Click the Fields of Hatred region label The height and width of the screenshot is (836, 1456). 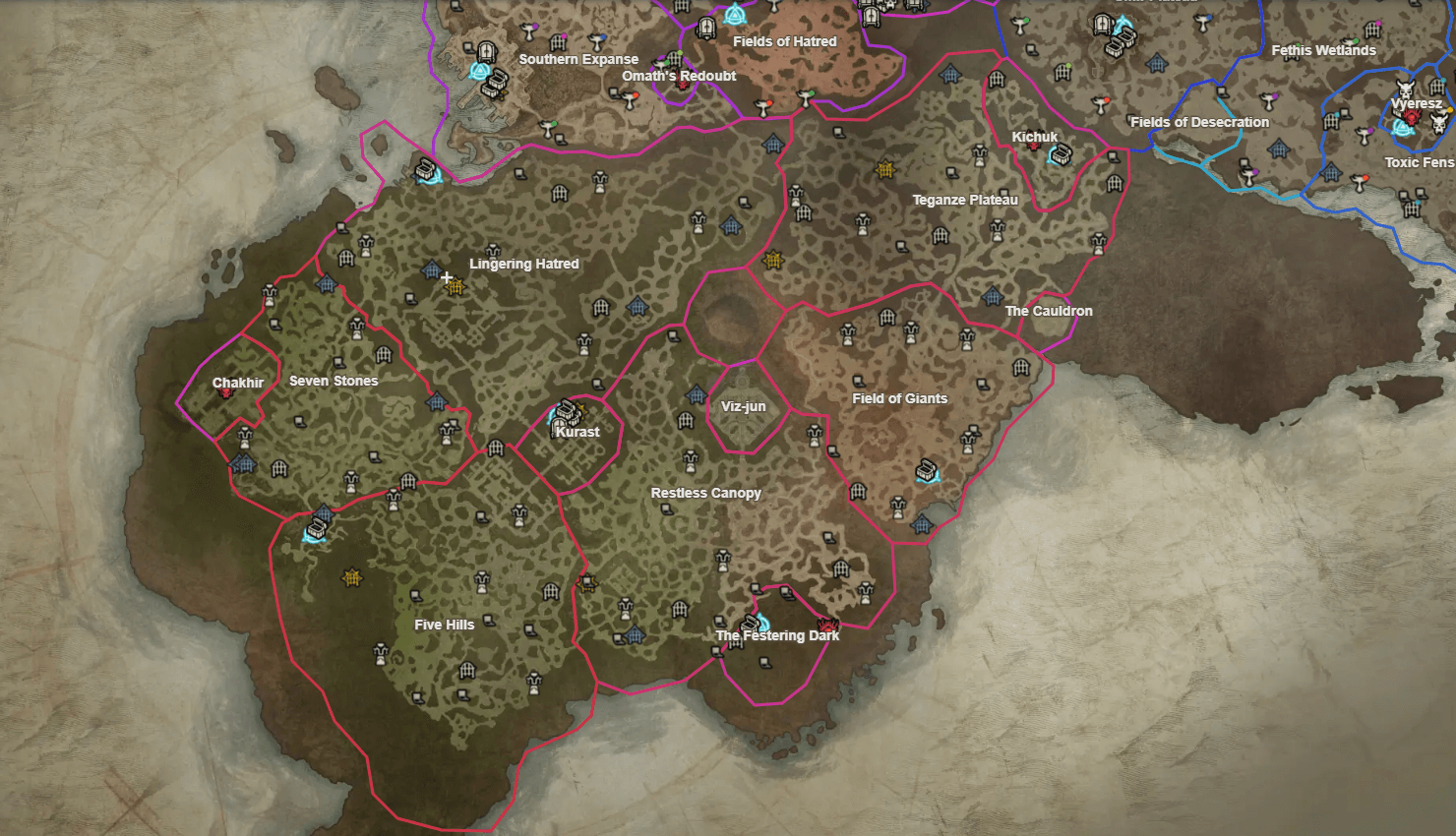click(784, 41)
